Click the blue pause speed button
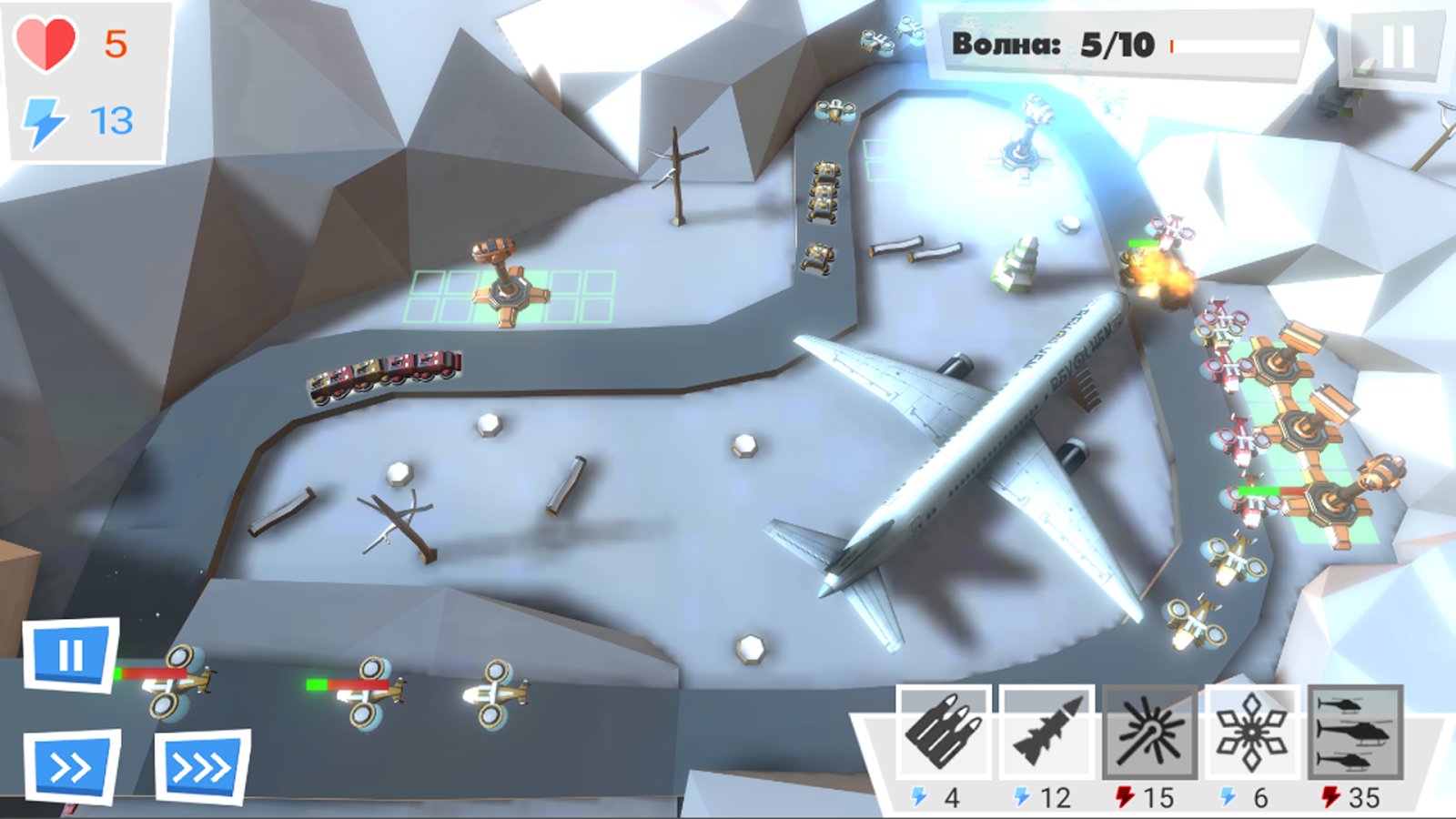This screenshot has width=1456, height=819. pos(70,655)
